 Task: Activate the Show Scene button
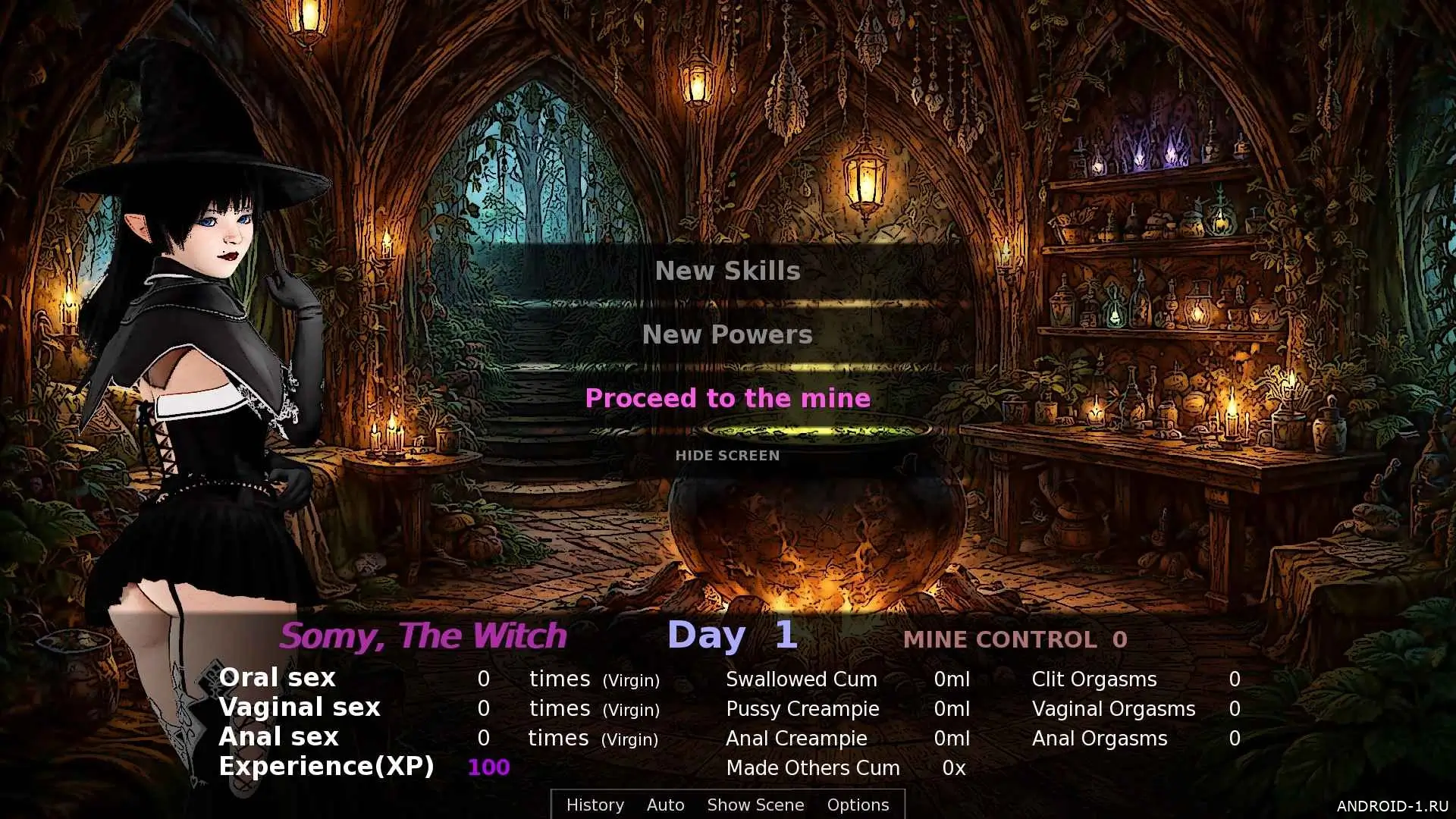pos(755,805)
